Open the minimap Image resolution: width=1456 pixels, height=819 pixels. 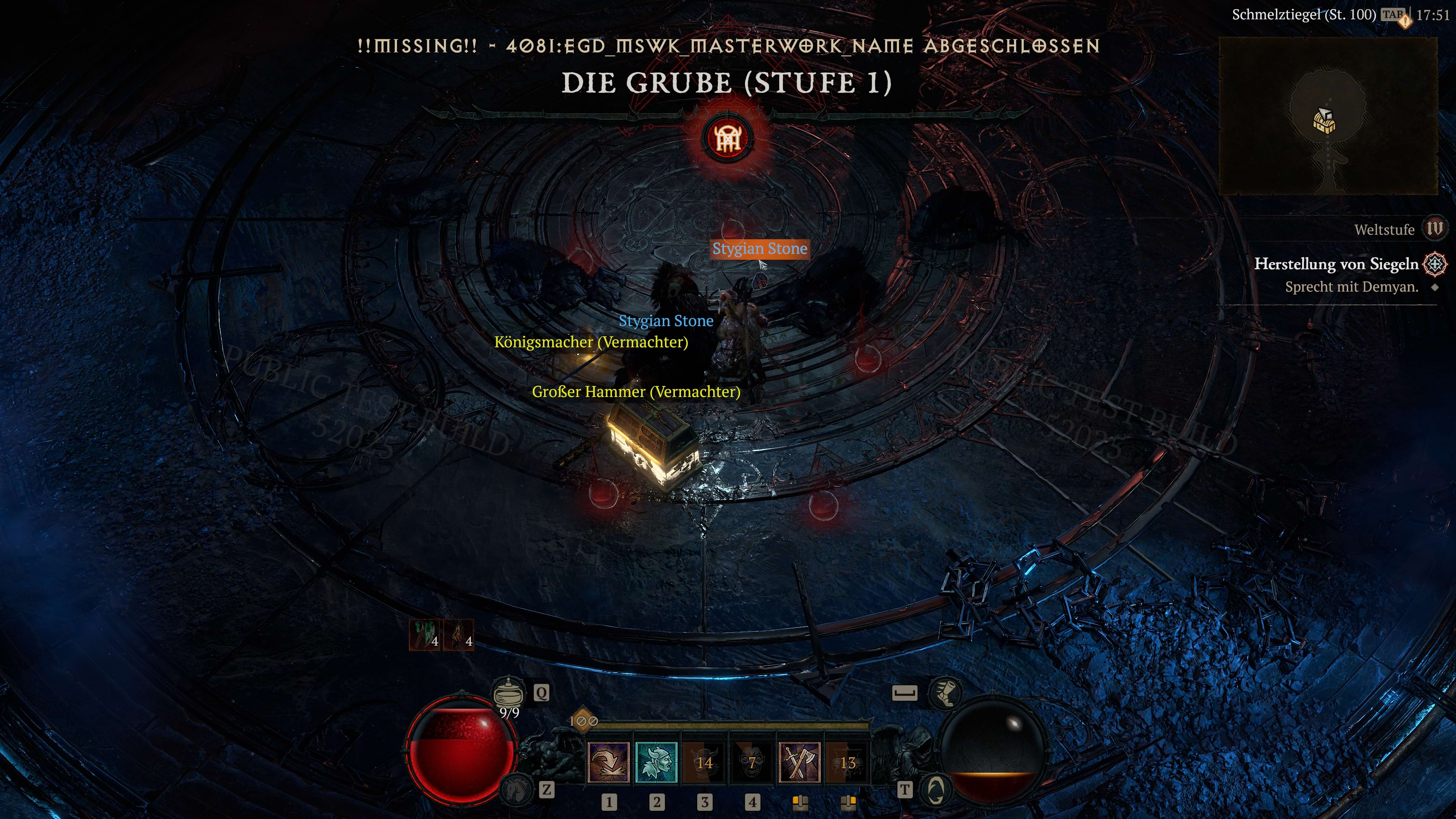pos(1328,116)
